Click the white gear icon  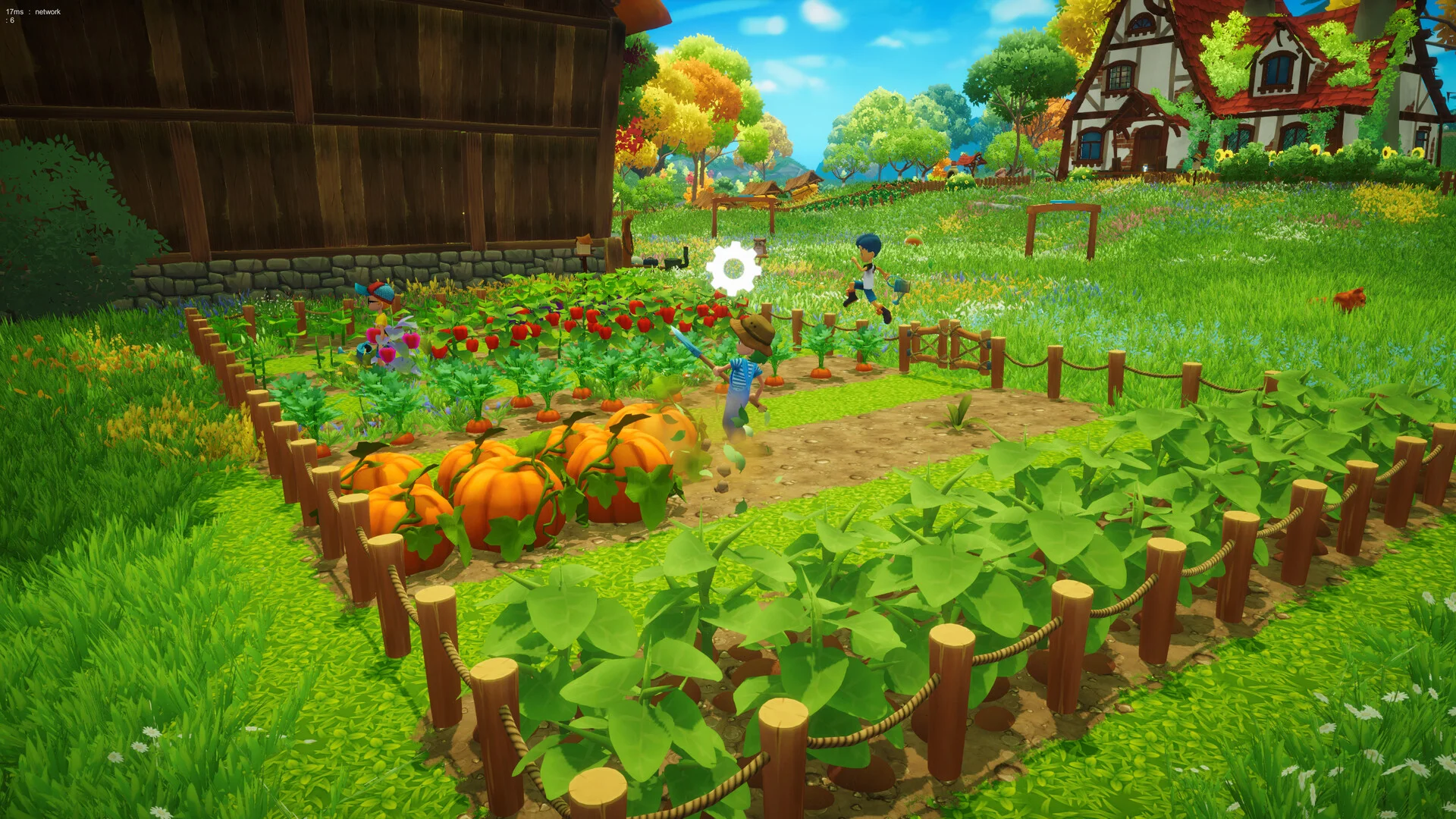pos(733,268)
